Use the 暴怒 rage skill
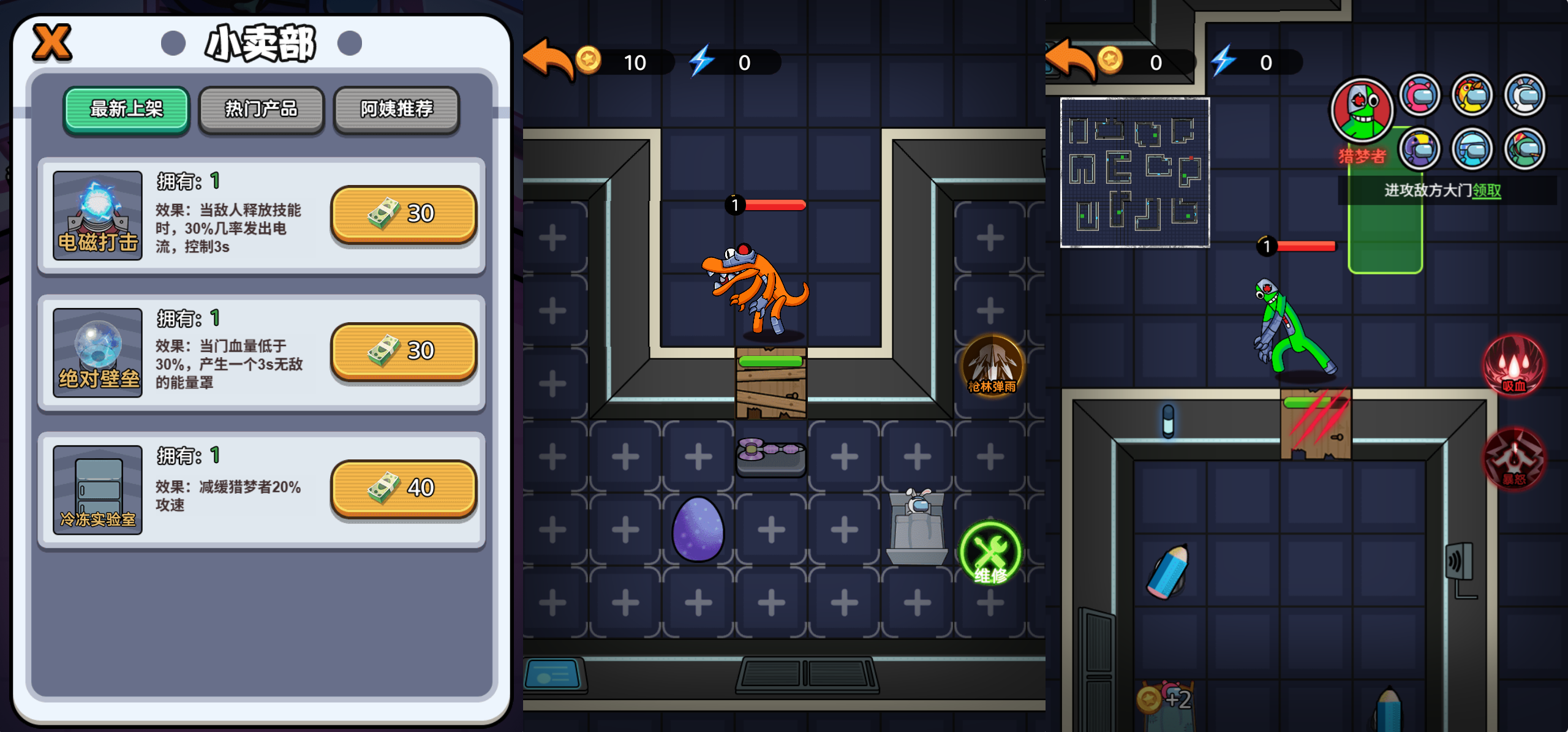 (x=1513, y=459)
